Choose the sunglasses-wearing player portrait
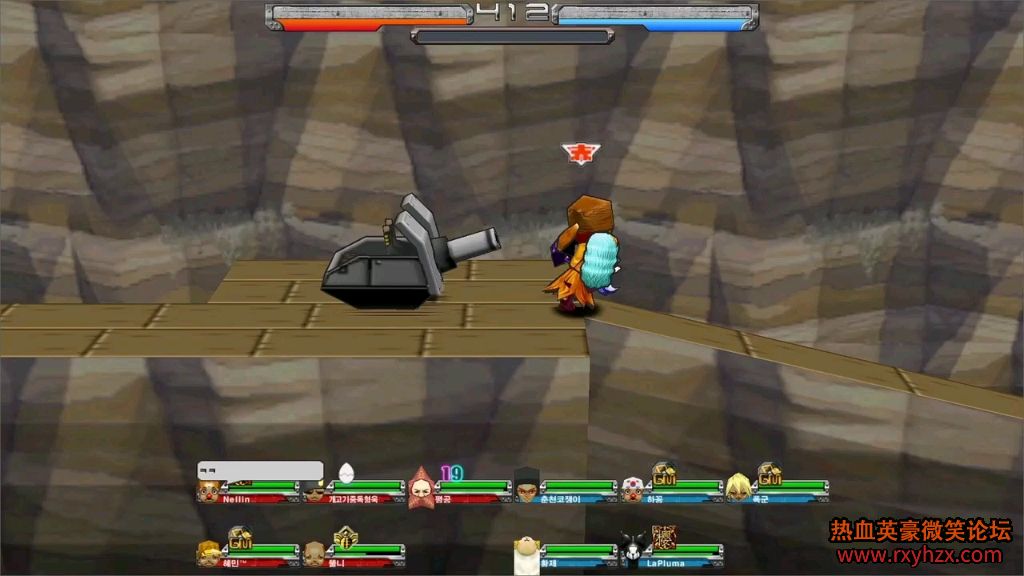Image resolution: width=1024 pixels, height=576 pixels. (315, 491)
